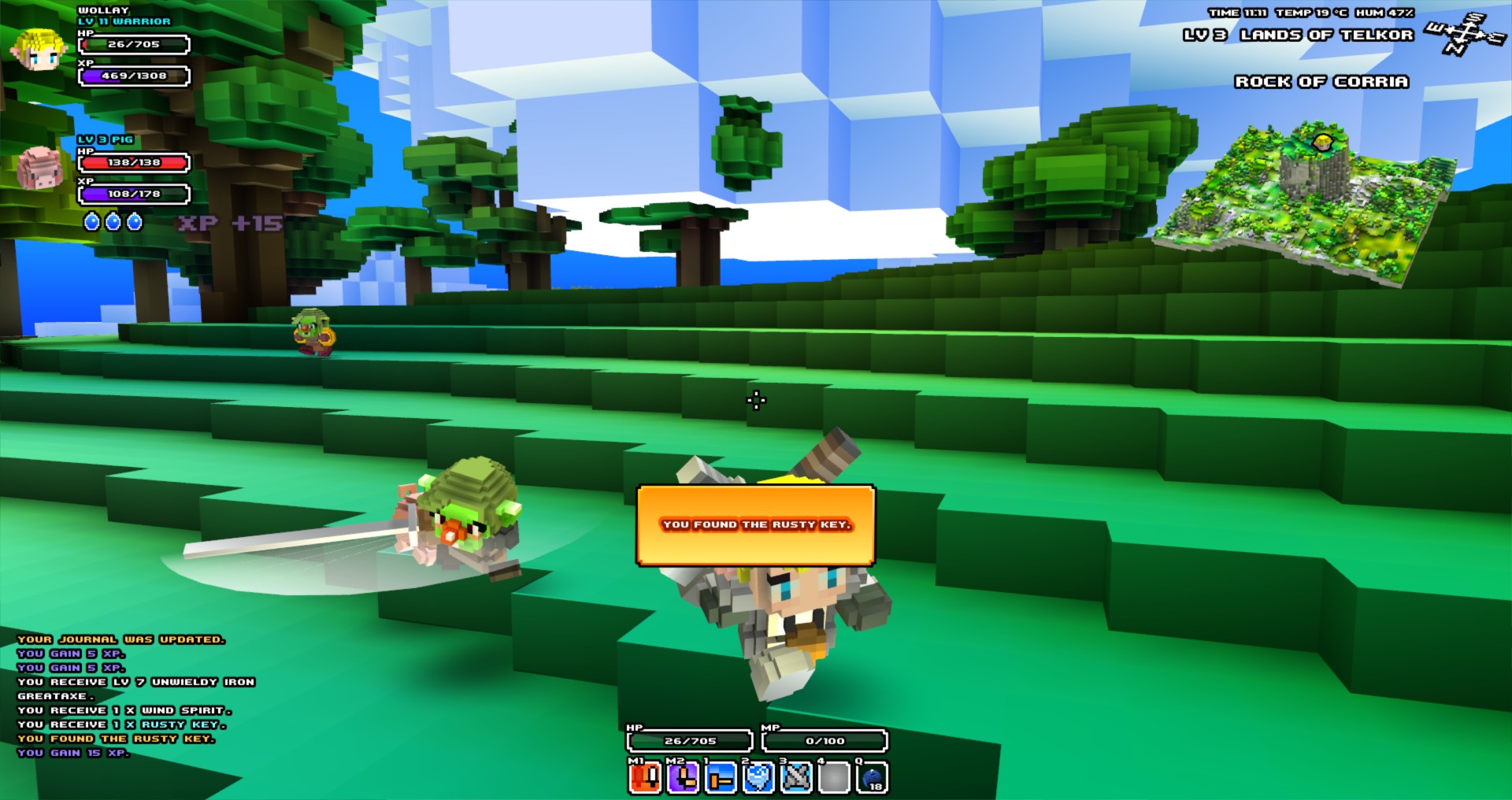Image resolution: width=1512 pixels, height=800 pixels.
Task: Toggle the first blue spirit orb under the pig
Action: 91,221
